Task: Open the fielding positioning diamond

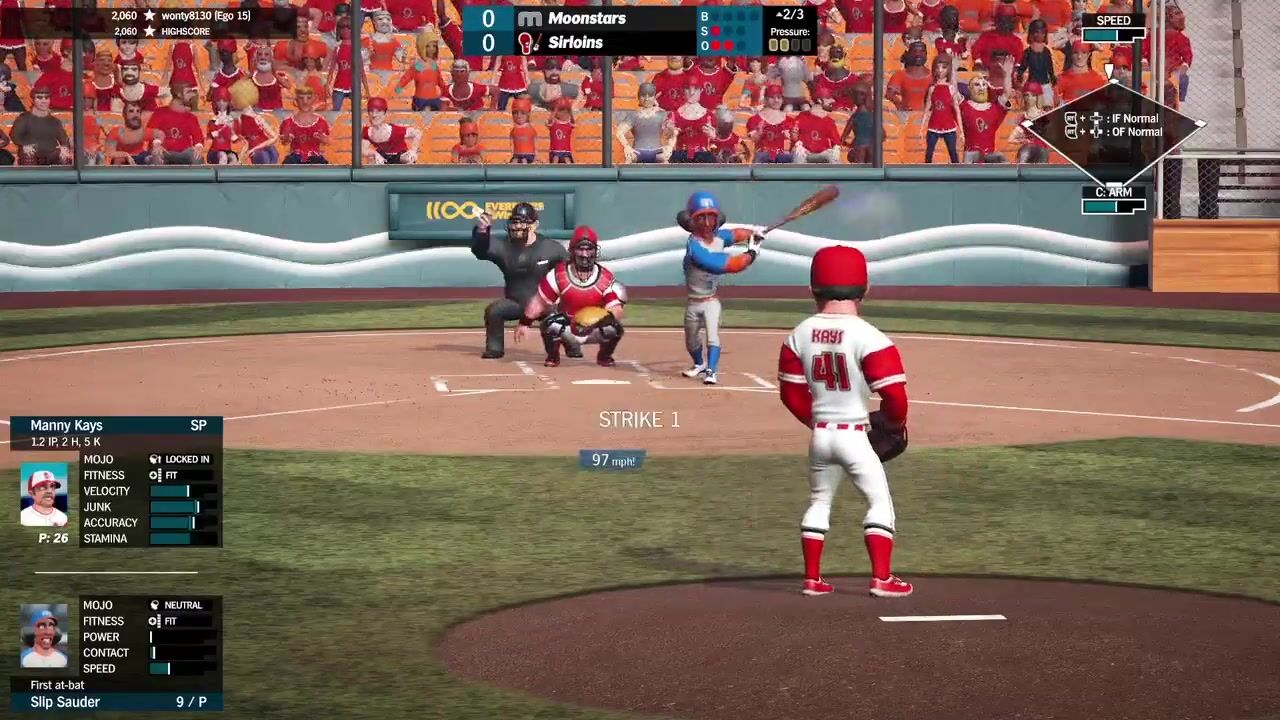Action: coord(1113,125)
